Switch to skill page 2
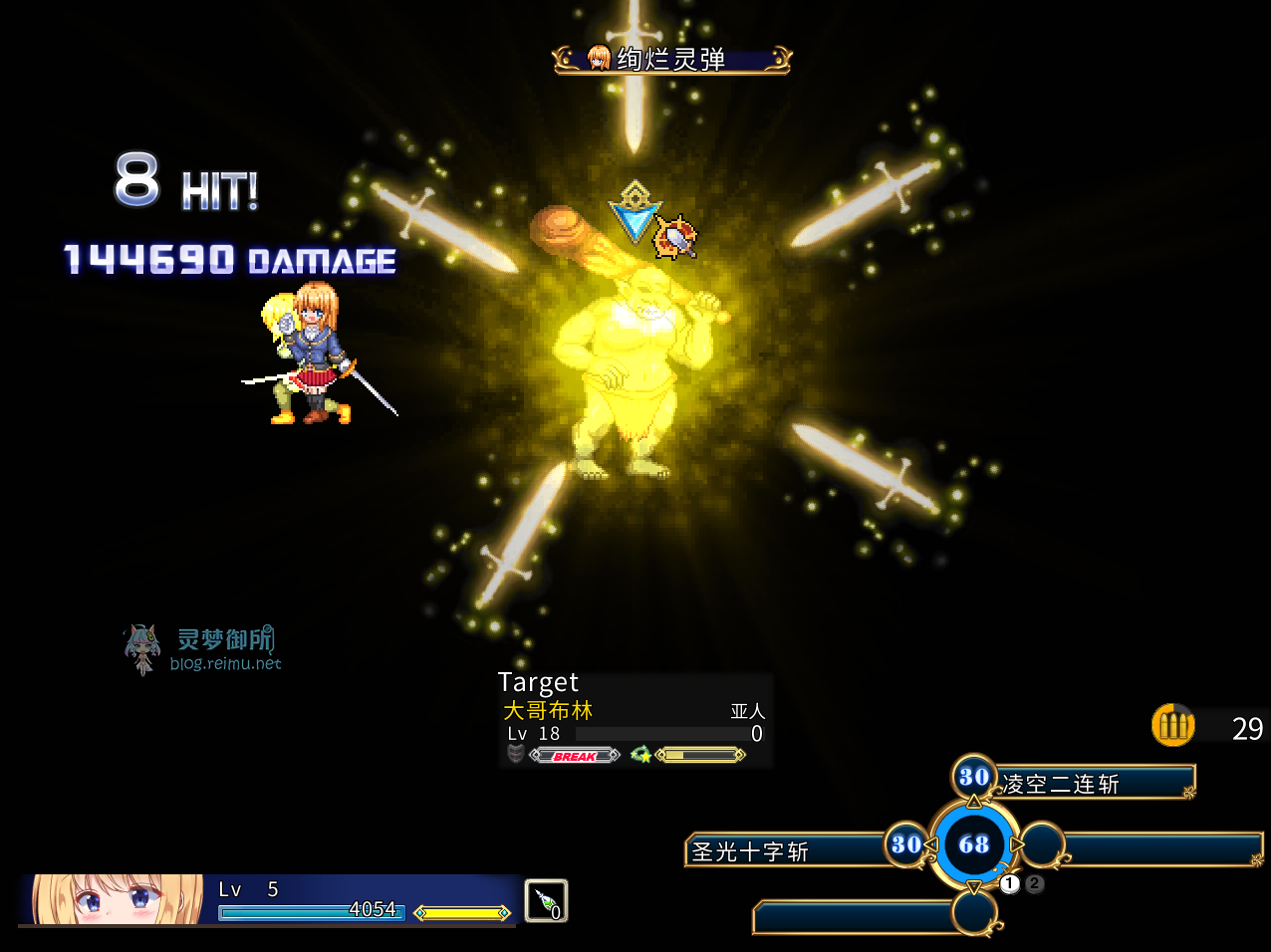 pyautogui.click(x=1035, y=883)
